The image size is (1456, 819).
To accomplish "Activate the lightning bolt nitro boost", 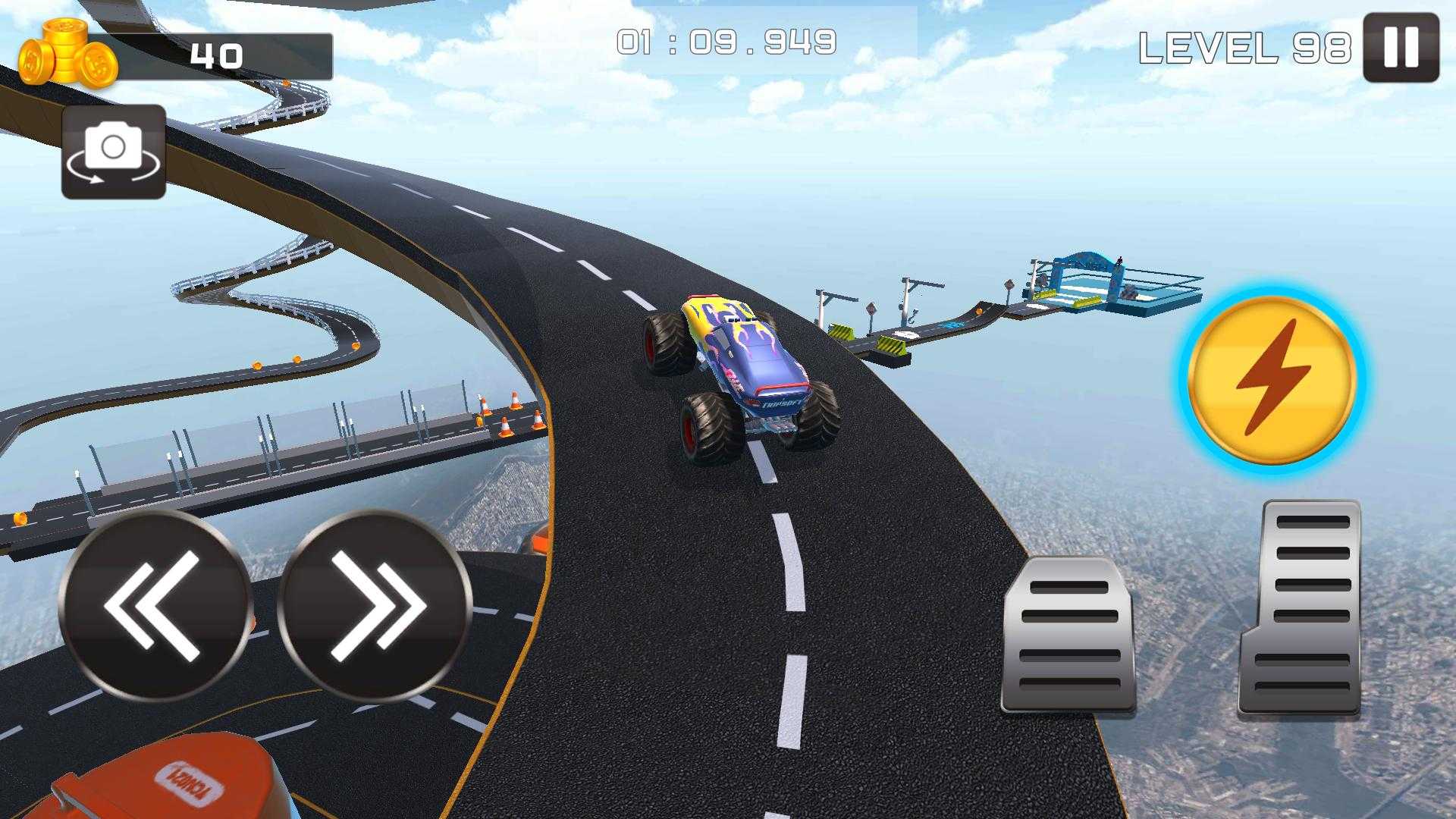I will point(1272,379).
